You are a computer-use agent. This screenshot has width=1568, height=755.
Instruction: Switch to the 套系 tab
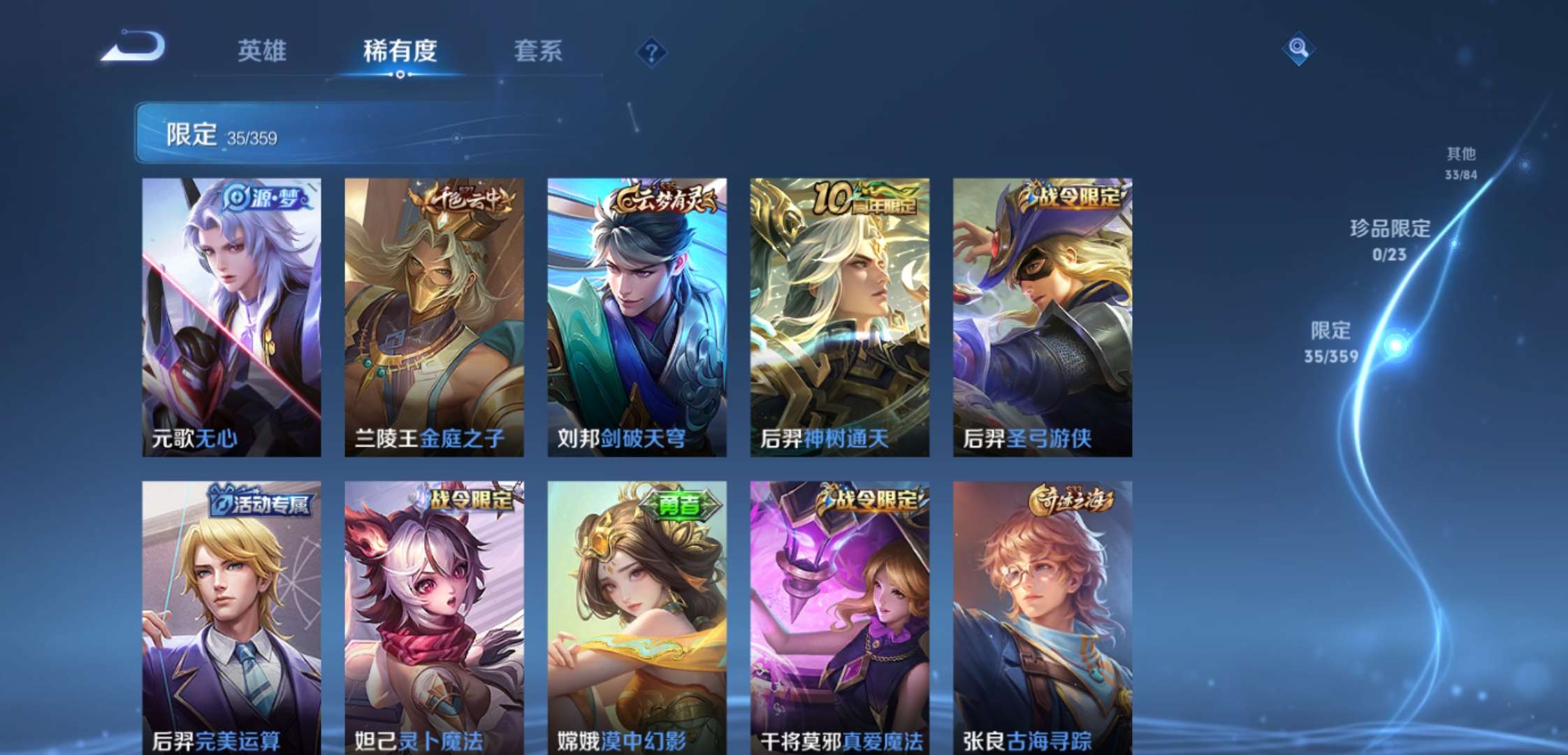coord(539,51)
